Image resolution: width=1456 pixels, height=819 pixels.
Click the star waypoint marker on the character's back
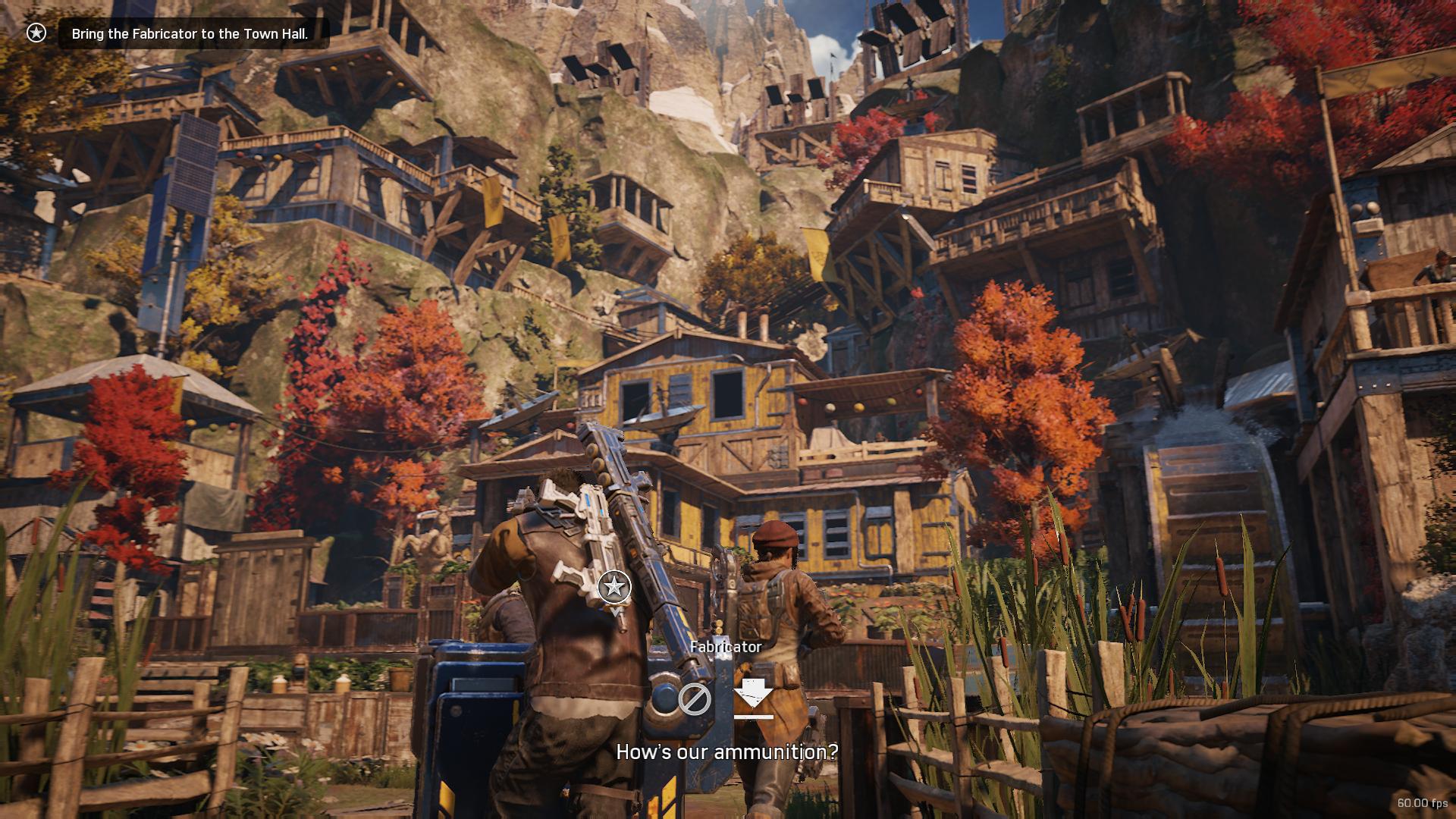[614, 587]
